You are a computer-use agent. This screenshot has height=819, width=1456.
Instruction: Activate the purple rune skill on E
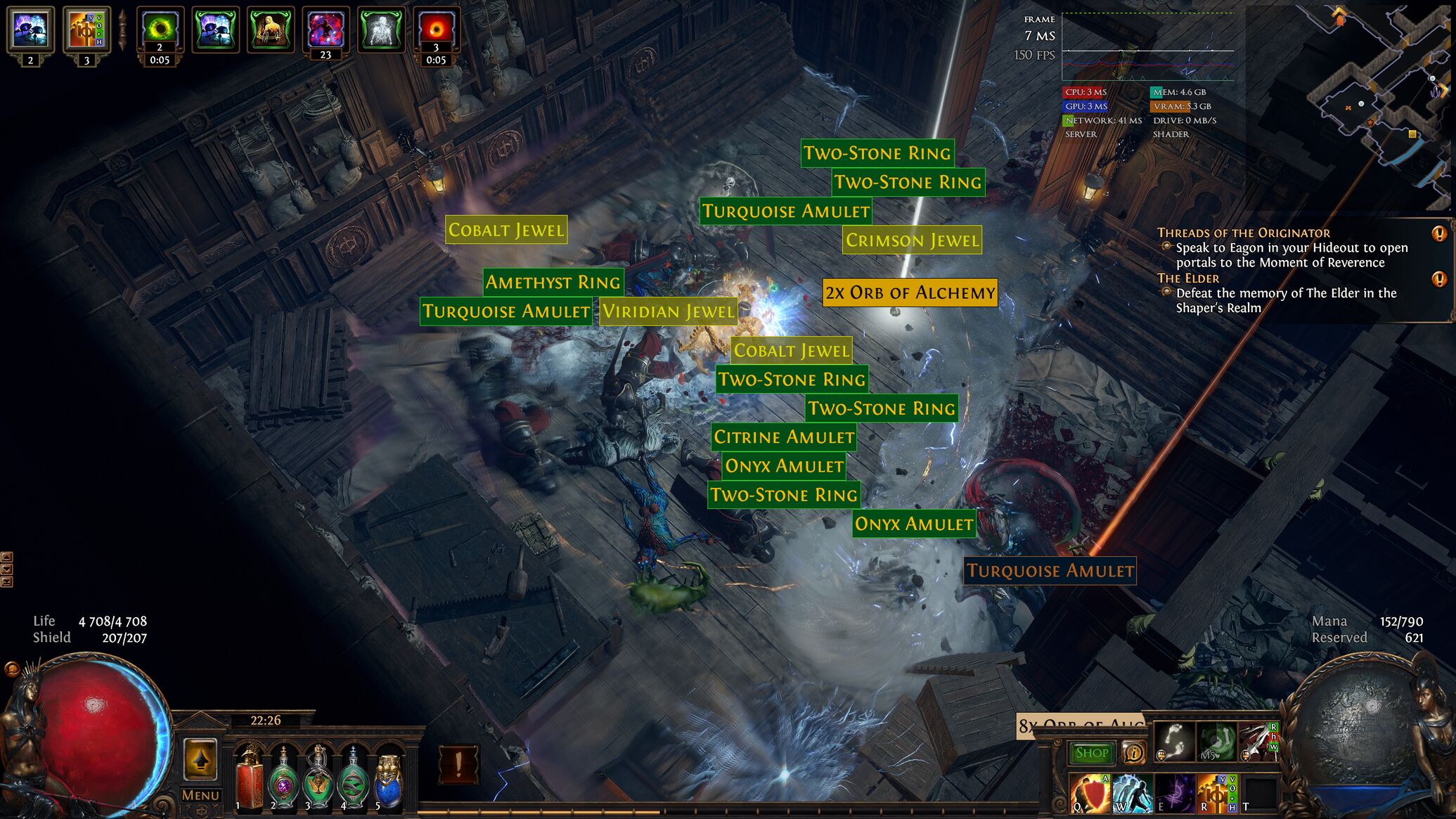(1173, 793)
